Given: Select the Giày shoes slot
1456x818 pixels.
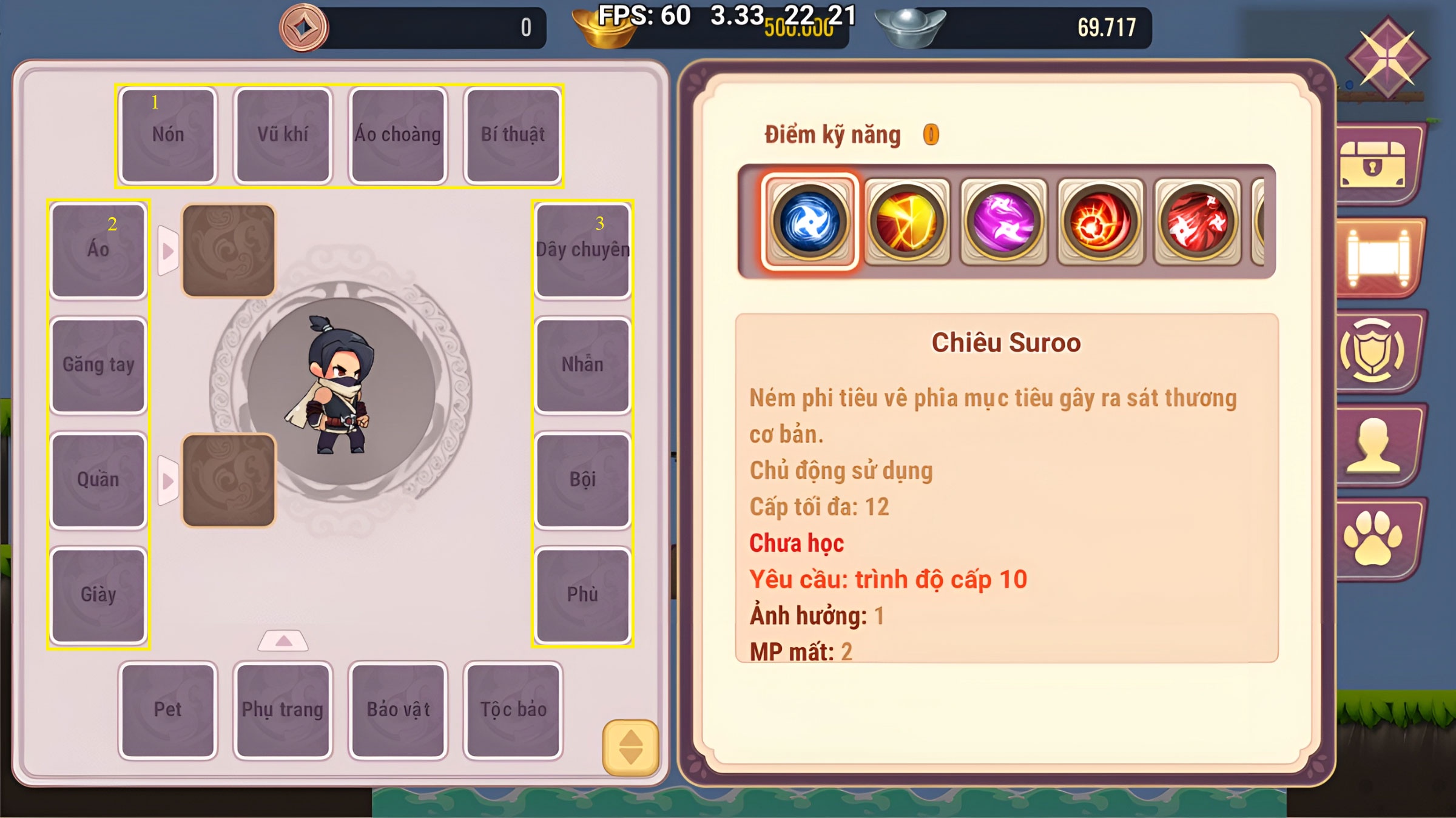Looking at the screenshot, I should click(x=98, y=595).
